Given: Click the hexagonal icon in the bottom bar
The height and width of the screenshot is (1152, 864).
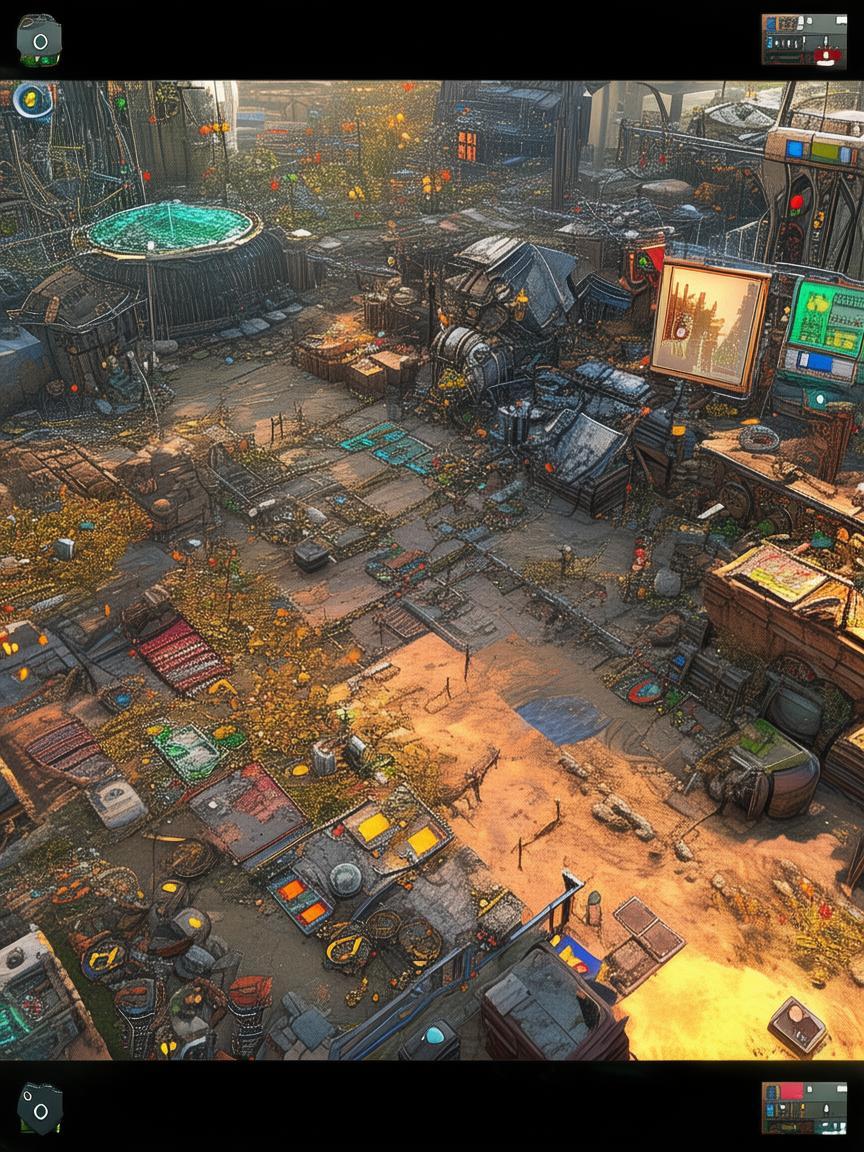Looking at the screenshot, I should tap(40, 1108).
